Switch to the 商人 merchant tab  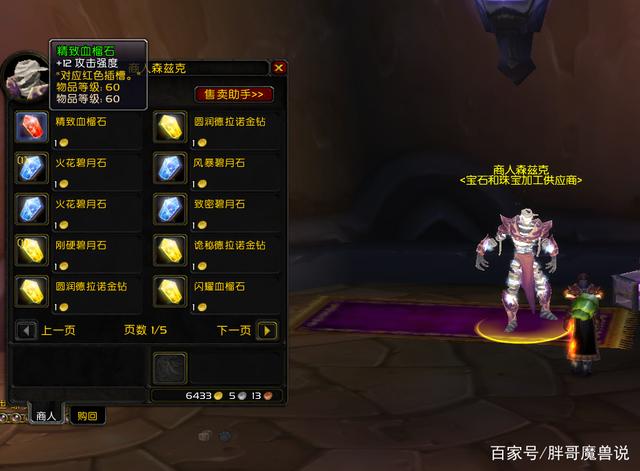(46, 416)
